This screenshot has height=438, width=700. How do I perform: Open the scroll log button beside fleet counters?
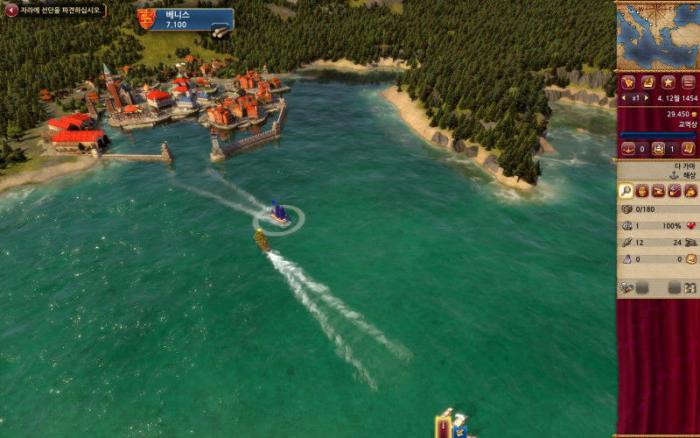tap(688, 148)
